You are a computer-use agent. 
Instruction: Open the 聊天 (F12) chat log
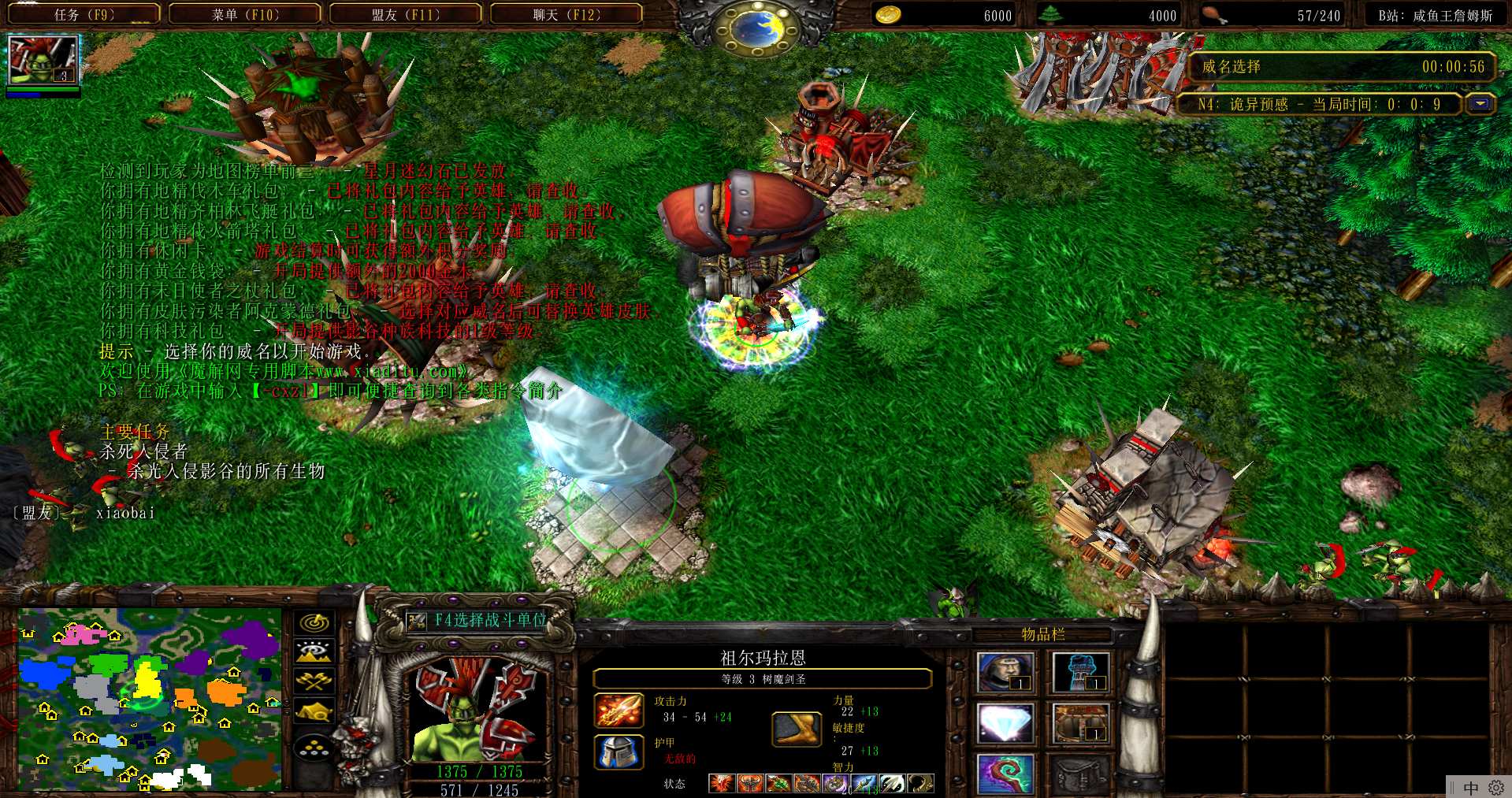coord(566,14)
